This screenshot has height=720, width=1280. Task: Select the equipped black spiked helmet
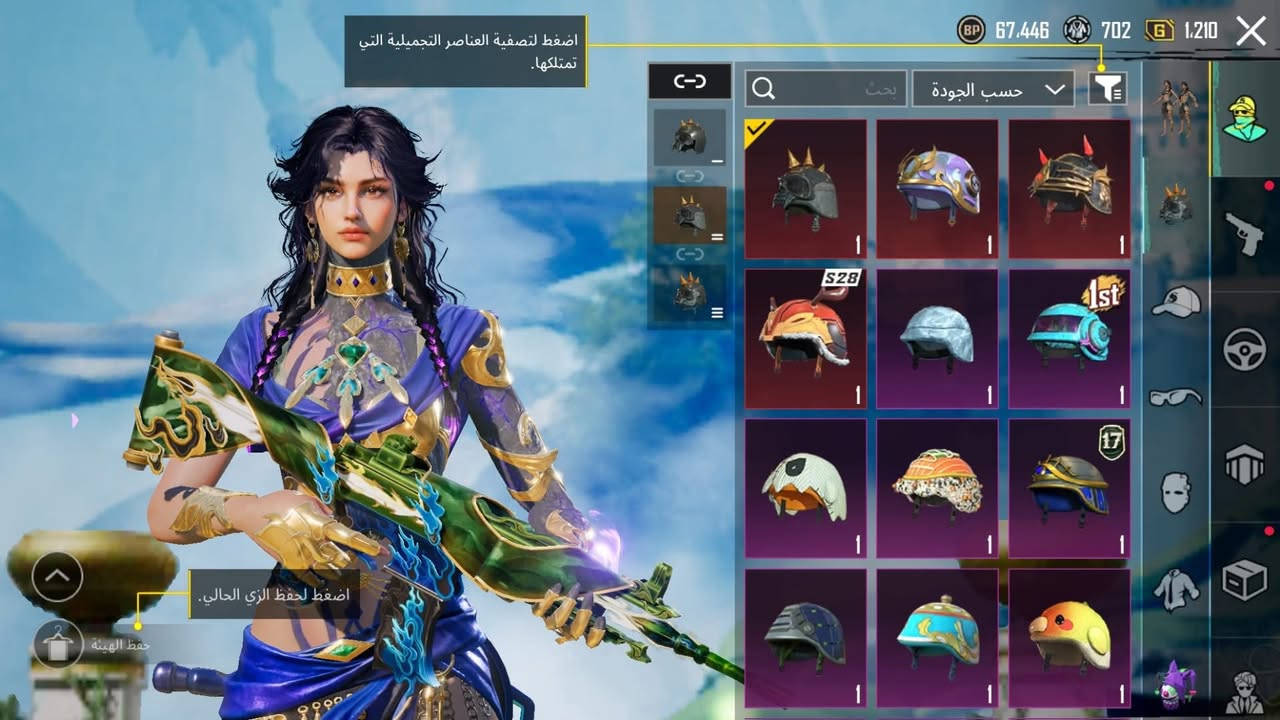tap(805, 189)
